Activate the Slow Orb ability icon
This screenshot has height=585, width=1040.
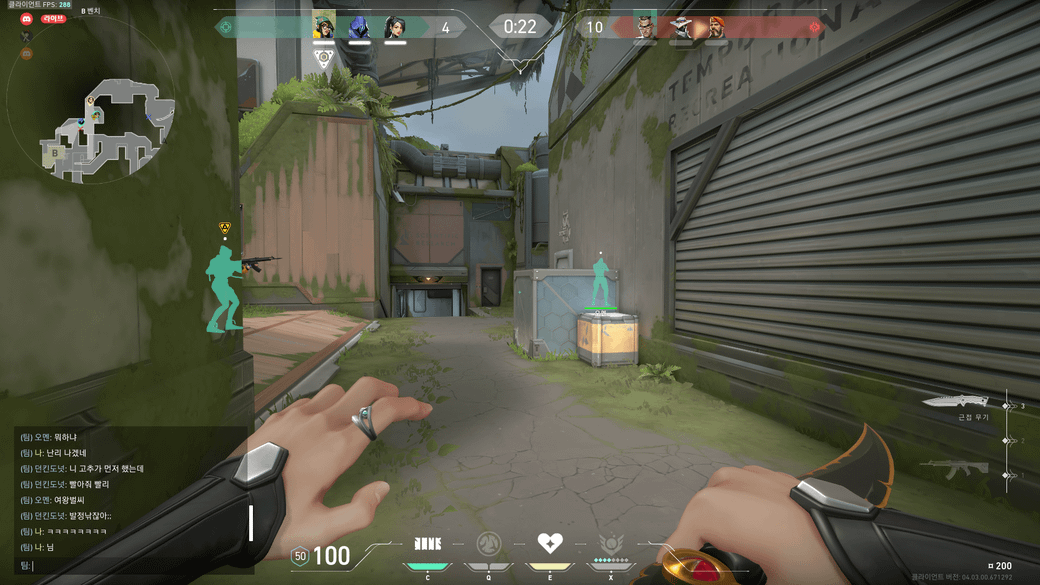coord(488,545)
